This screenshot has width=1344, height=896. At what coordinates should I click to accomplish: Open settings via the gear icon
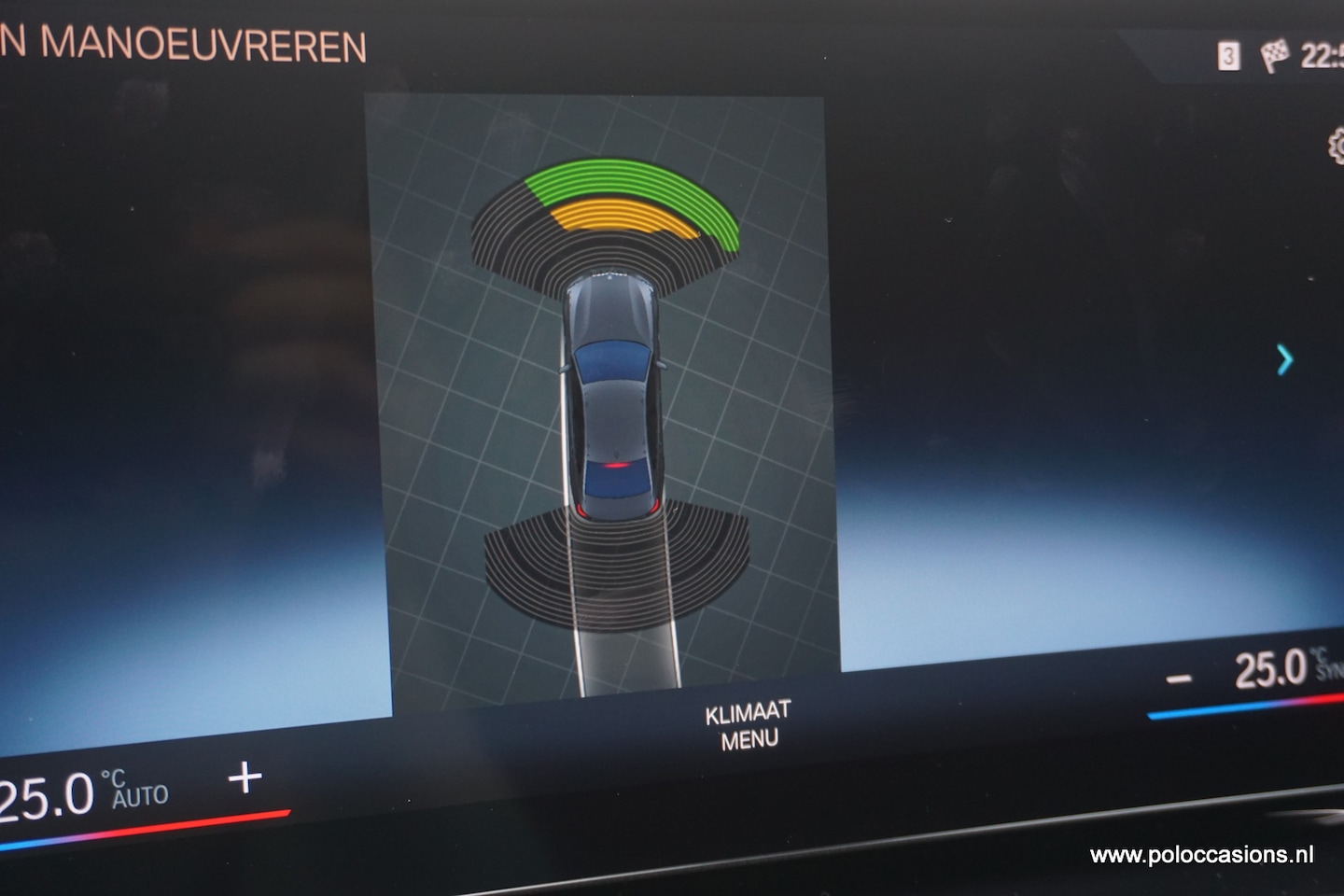click(1336, 147)
